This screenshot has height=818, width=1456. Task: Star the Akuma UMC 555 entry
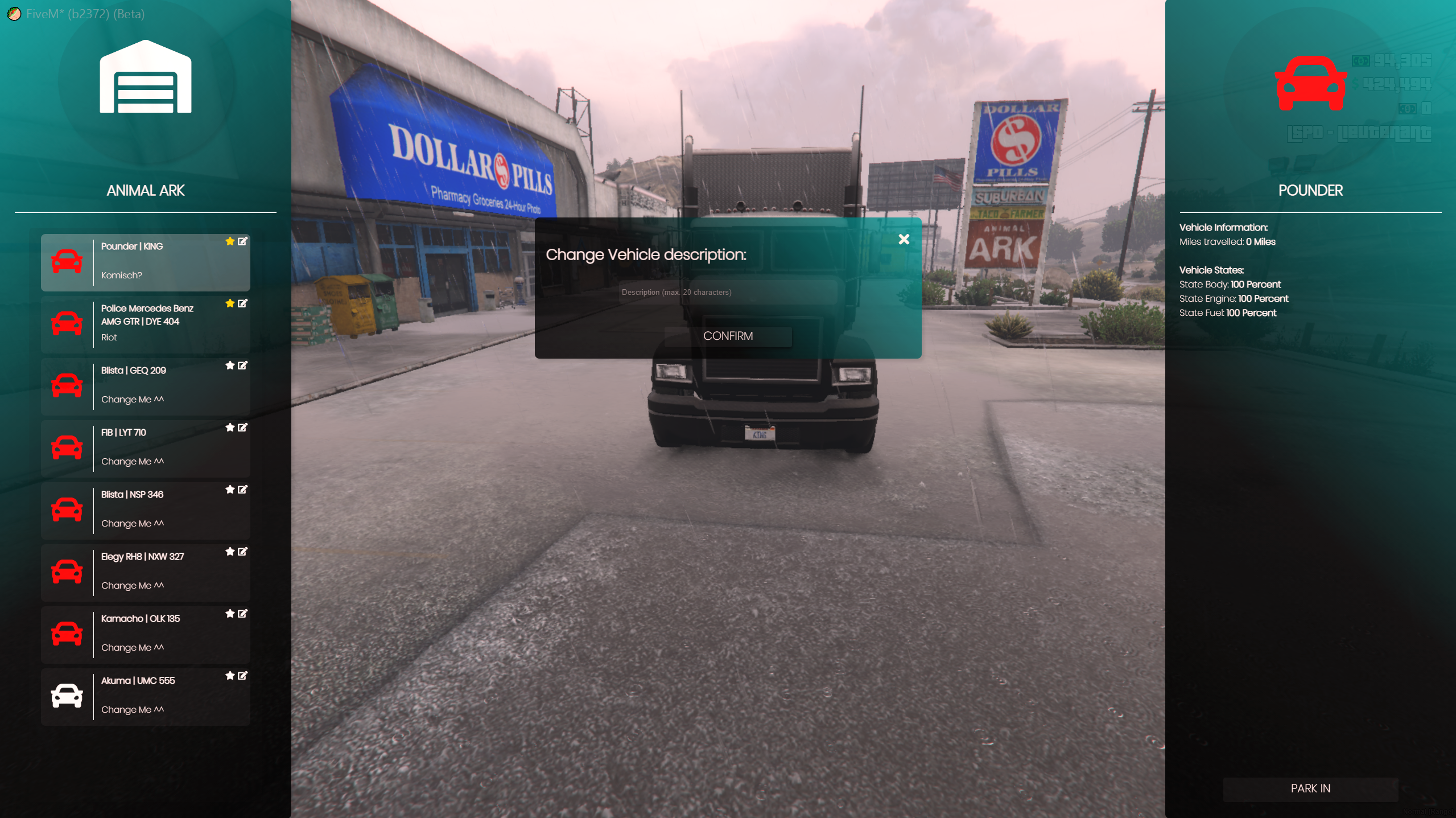tap(230, 676)
